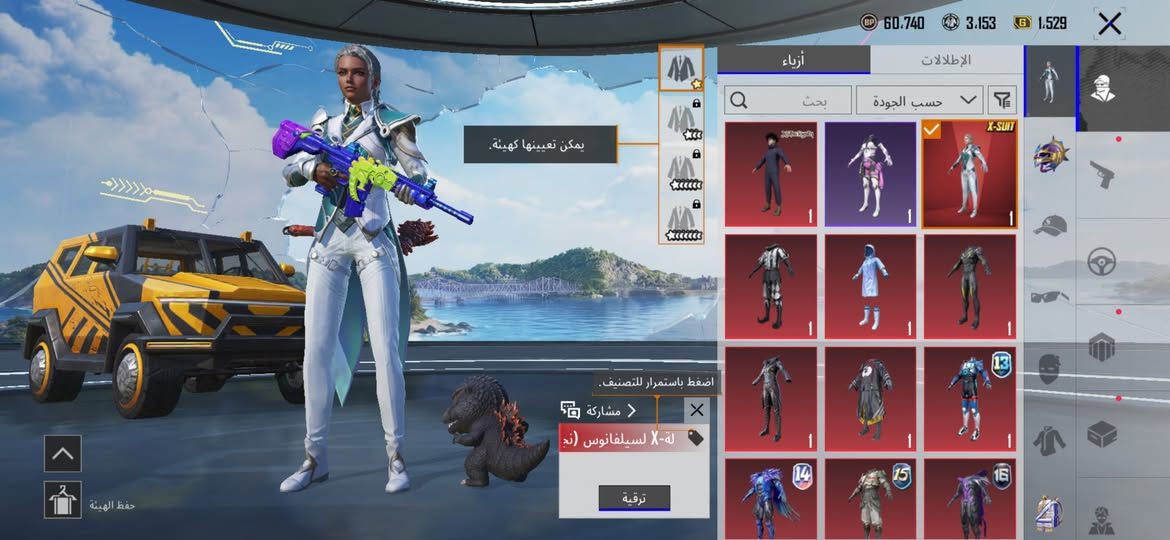Screen dimensions: 1170x540
Task: Pick the light blue hooded coat outfit
Action: pyautogui.click(x=870, y=287)
